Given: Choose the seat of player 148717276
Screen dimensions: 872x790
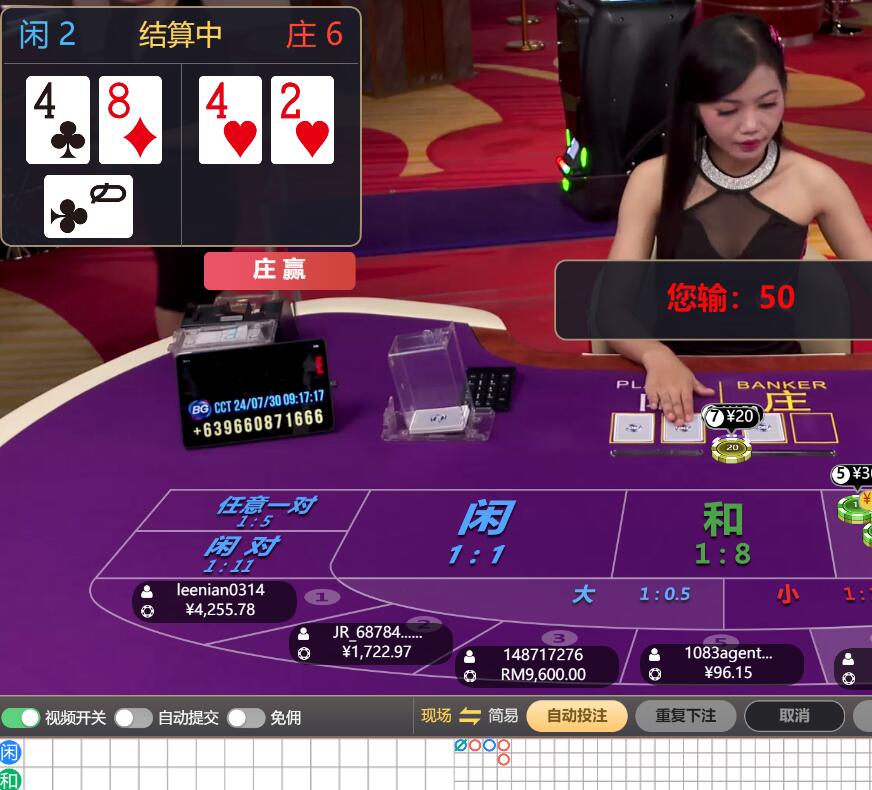Looking at the screenshot, I should click(536, 665).
